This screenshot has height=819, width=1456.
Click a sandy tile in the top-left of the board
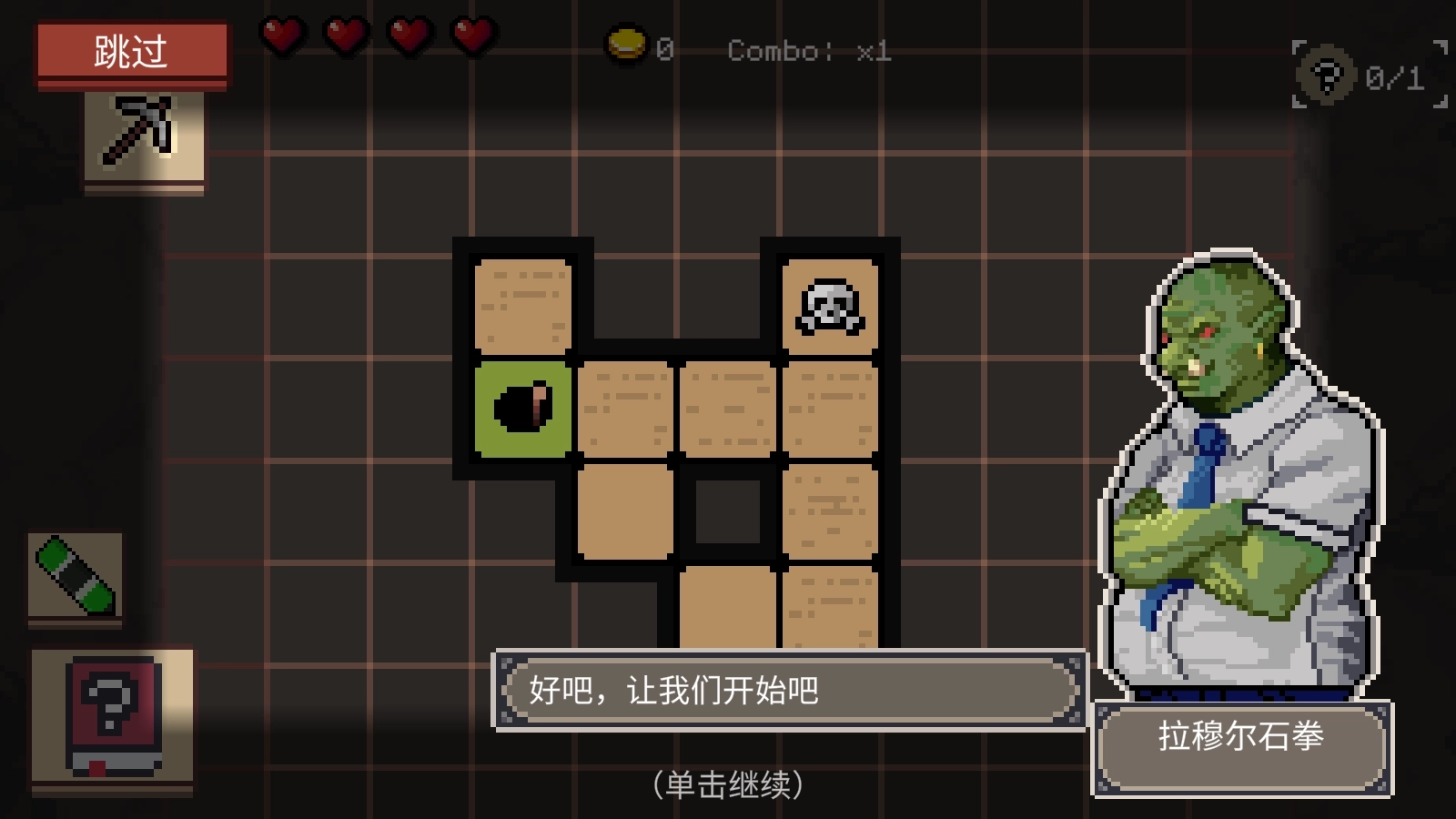522,305
